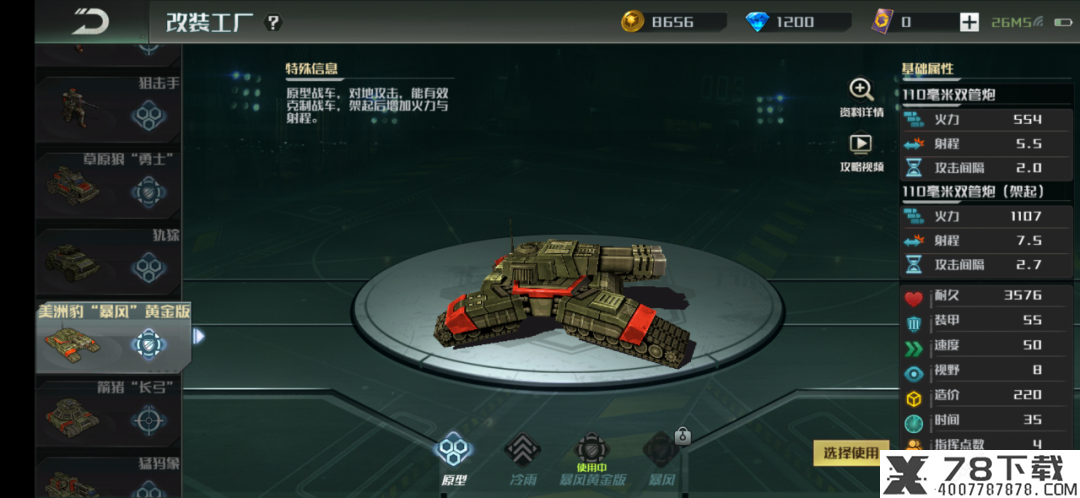Click the 选择使用 button

850,452
